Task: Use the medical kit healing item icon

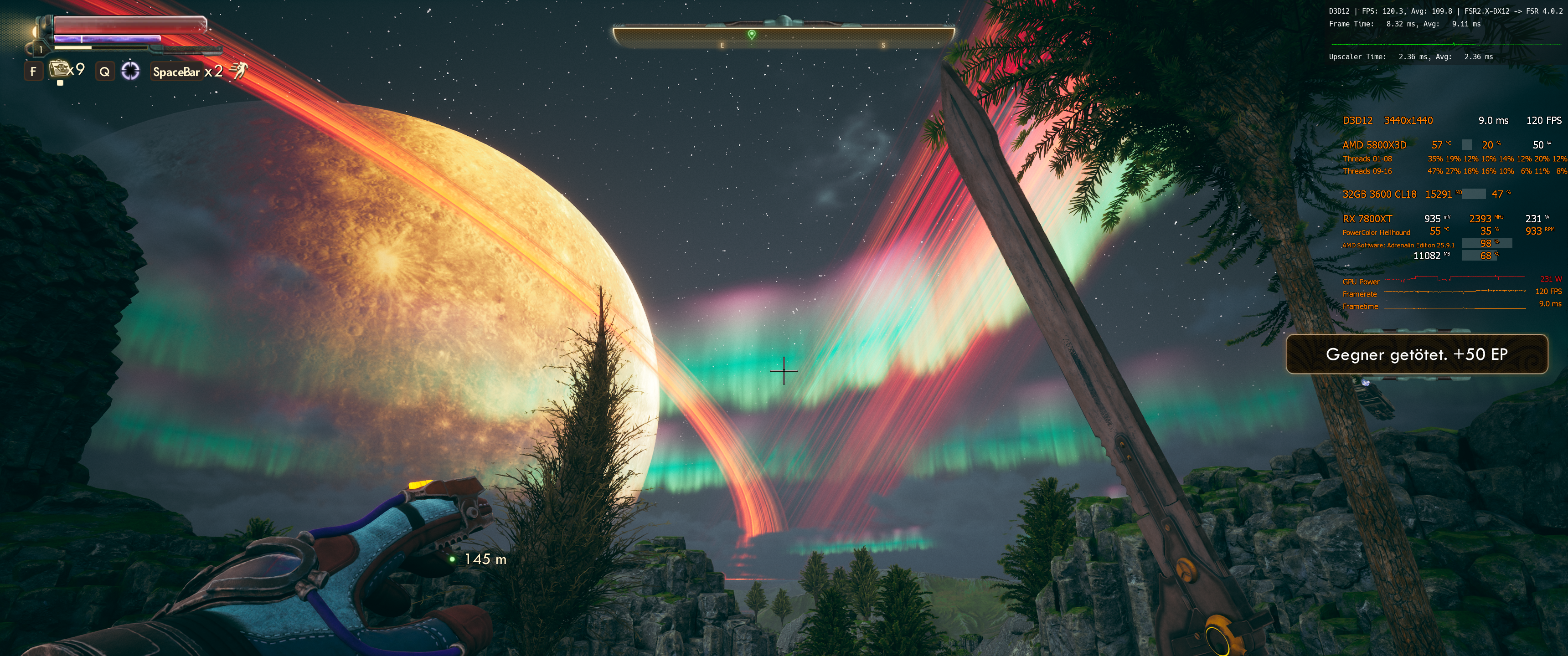Action: 58,69
